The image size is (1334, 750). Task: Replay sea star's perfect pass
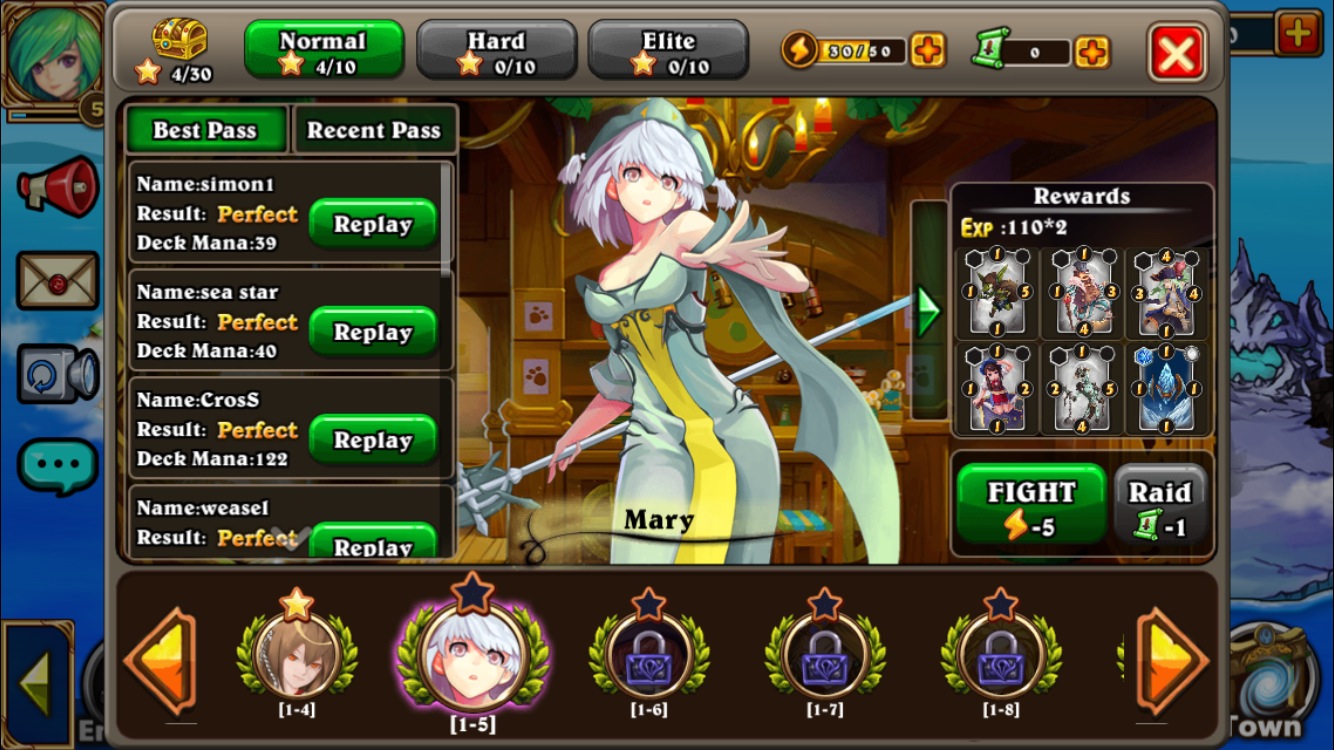(372, 332)
